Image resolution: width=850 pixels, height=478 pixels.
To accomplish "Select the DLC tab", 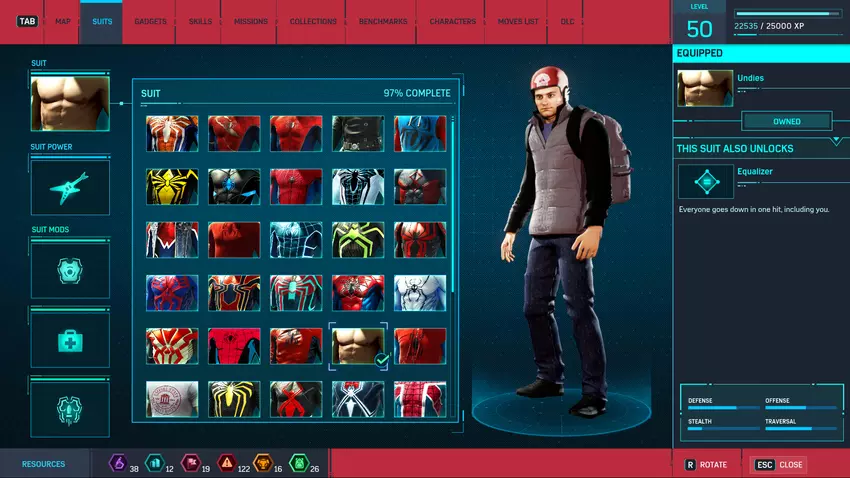I will (568, 21).
